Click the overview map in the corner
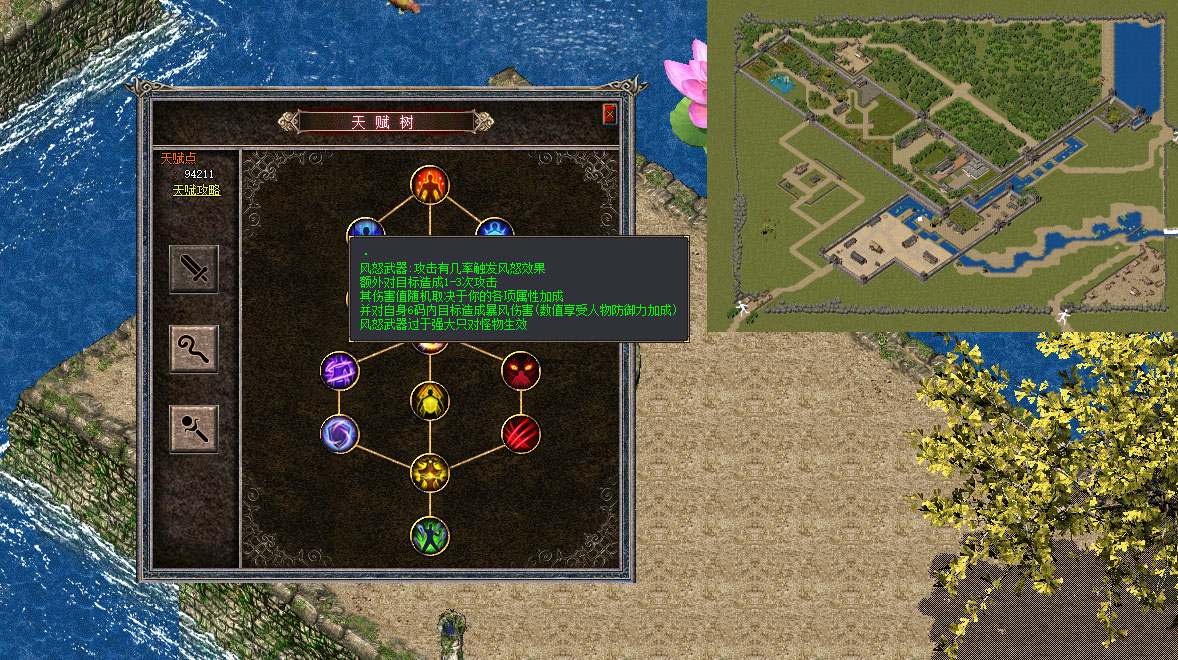 point(942,165)
